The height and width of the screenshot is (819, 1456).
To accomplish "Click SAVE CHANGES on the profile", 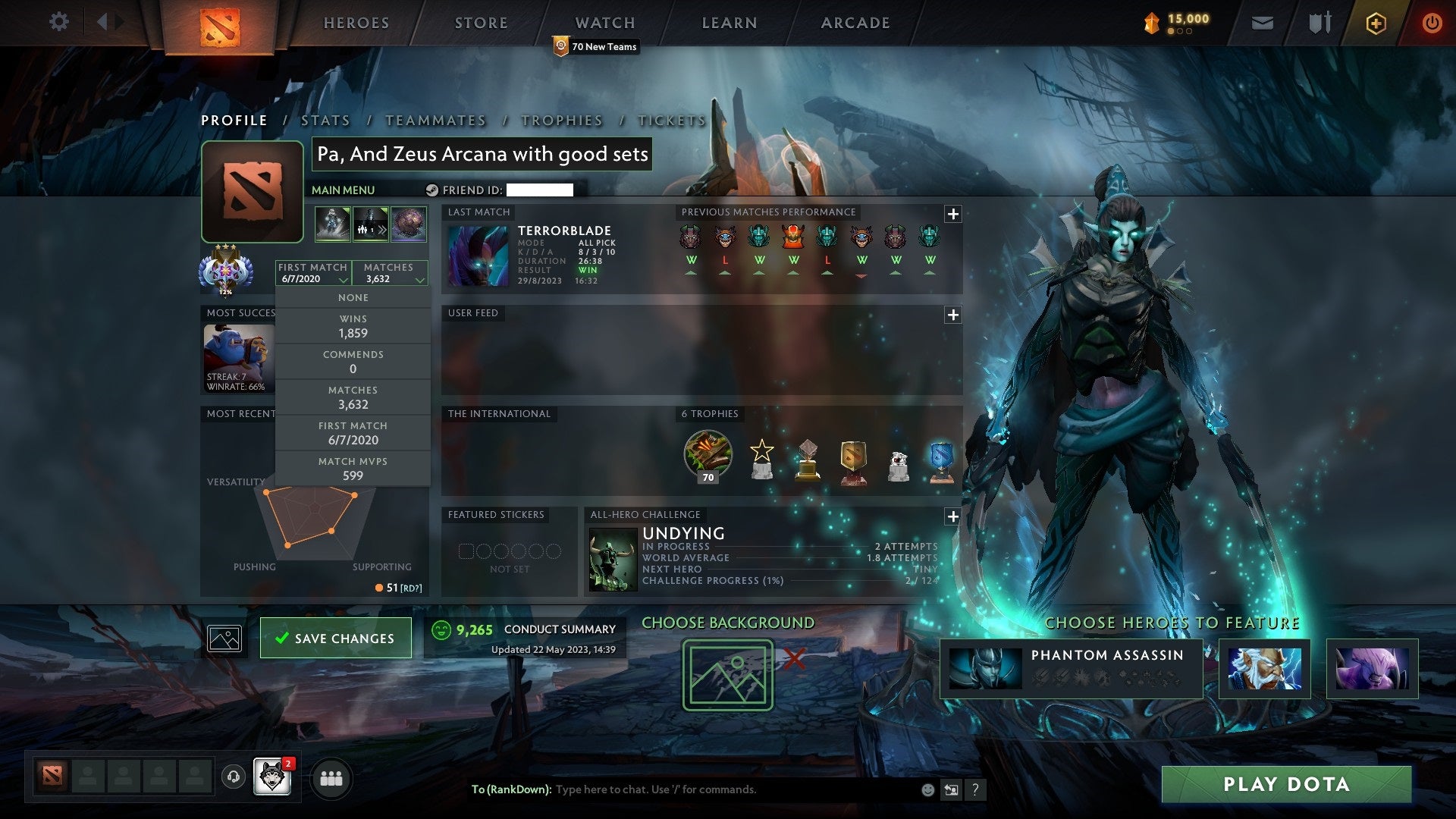I will [x=335, y=638].
